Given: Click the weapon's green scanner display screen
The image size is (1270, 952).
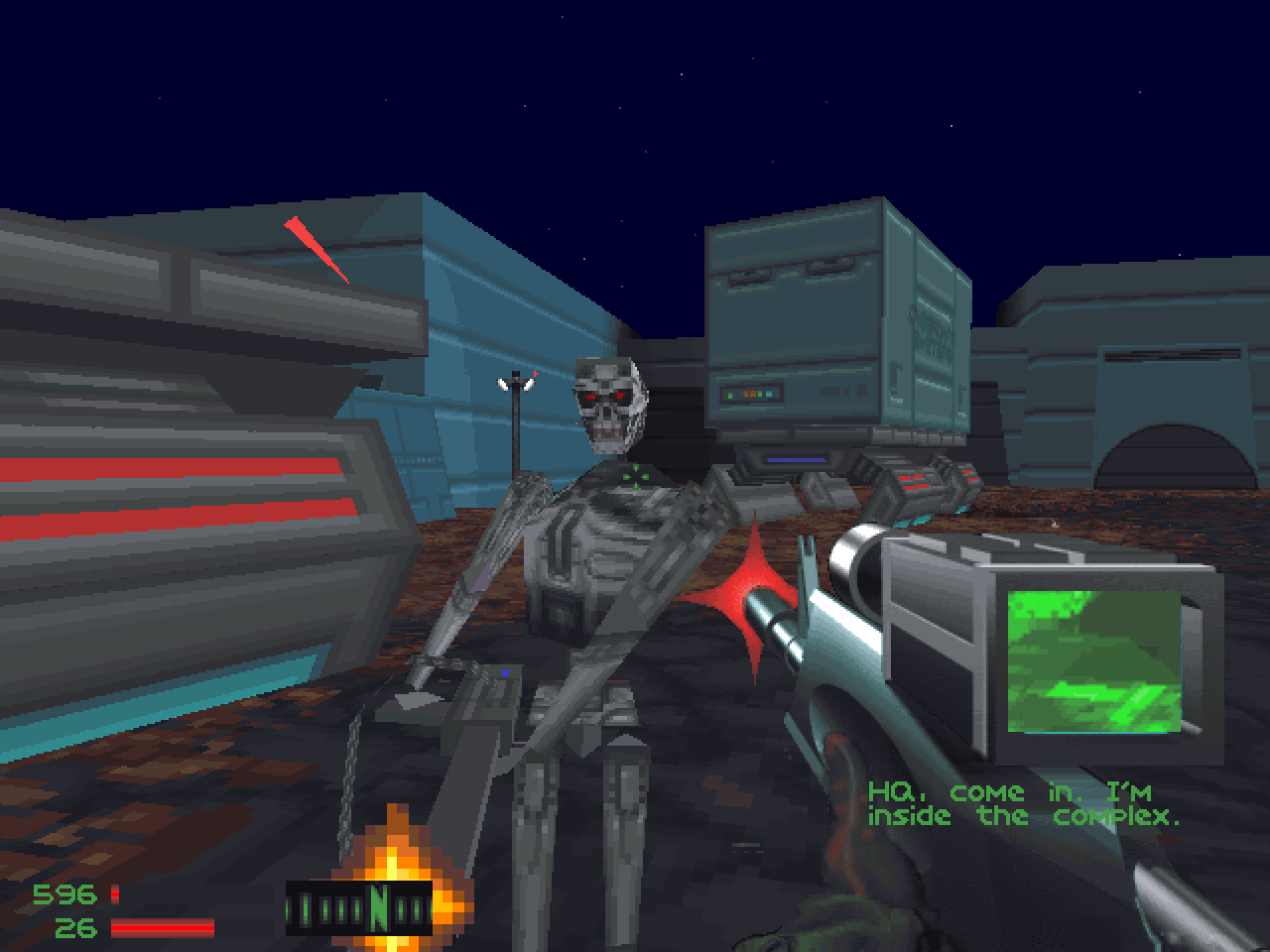Looking at the screenshot, I should click(1094, 659).
